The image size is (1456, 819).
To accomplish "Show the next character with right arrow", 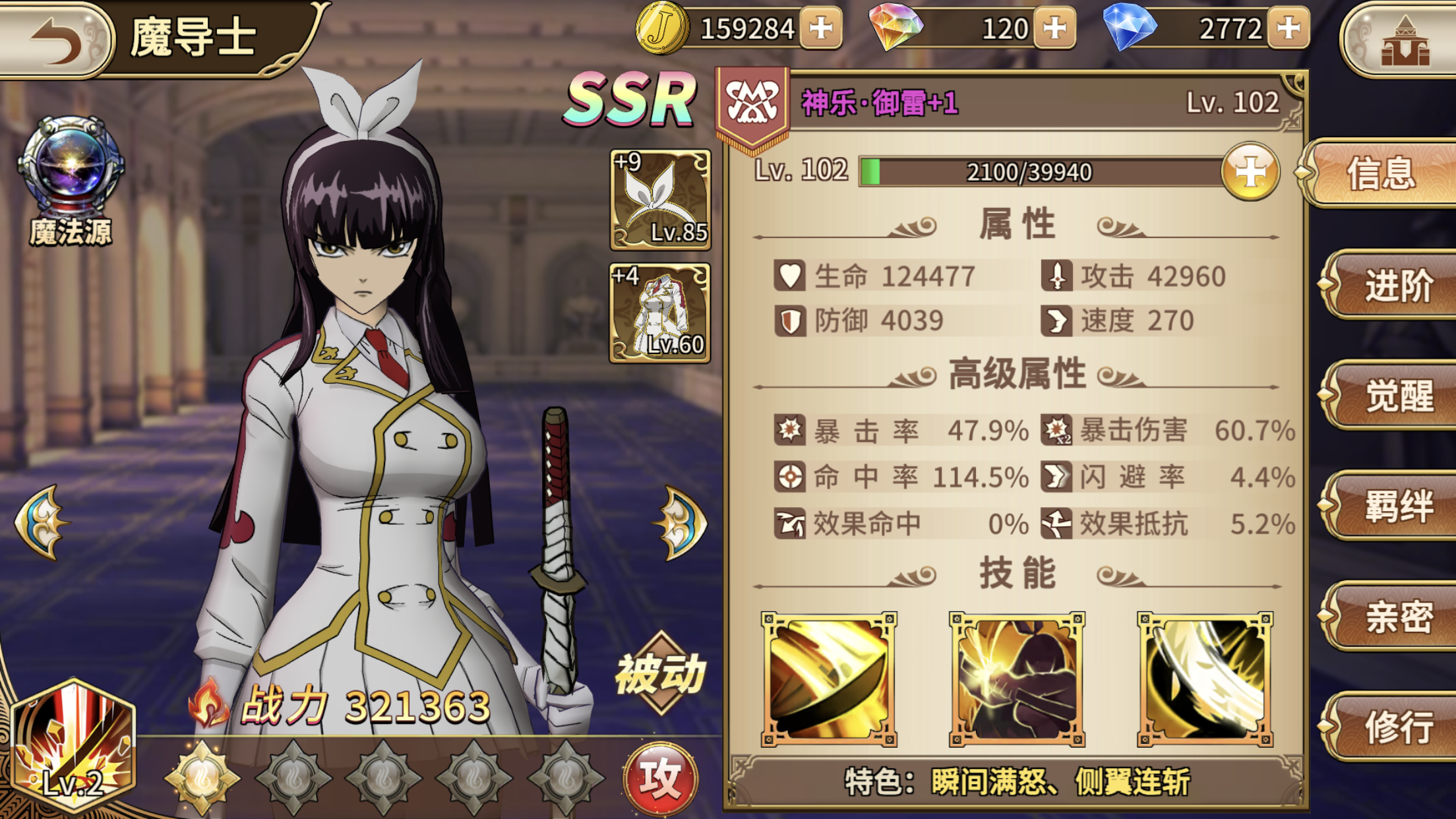I will [681, 522].
